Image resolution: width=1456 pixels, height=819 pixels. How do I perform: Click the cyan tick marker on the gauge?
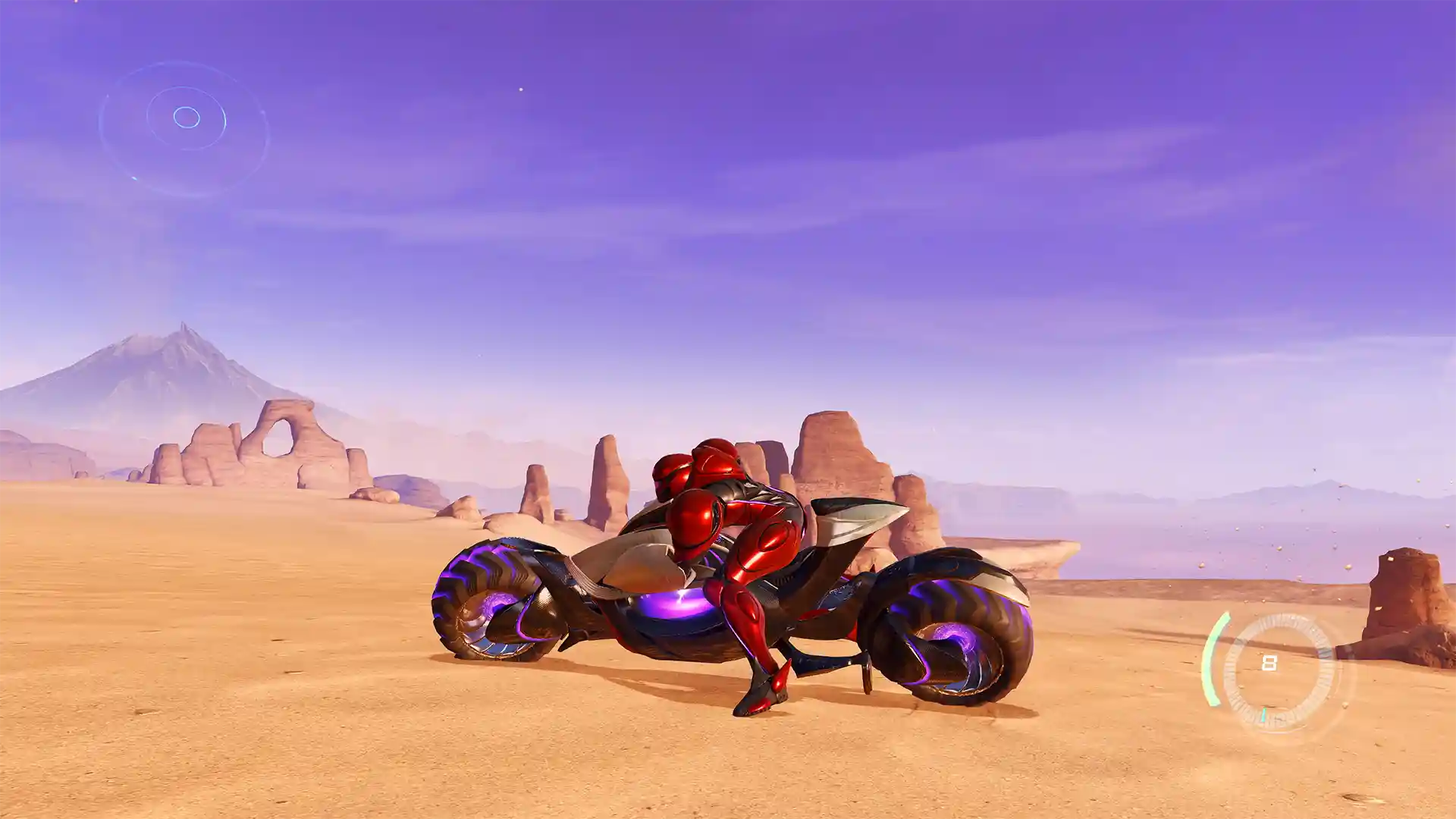coord(1264,714)
